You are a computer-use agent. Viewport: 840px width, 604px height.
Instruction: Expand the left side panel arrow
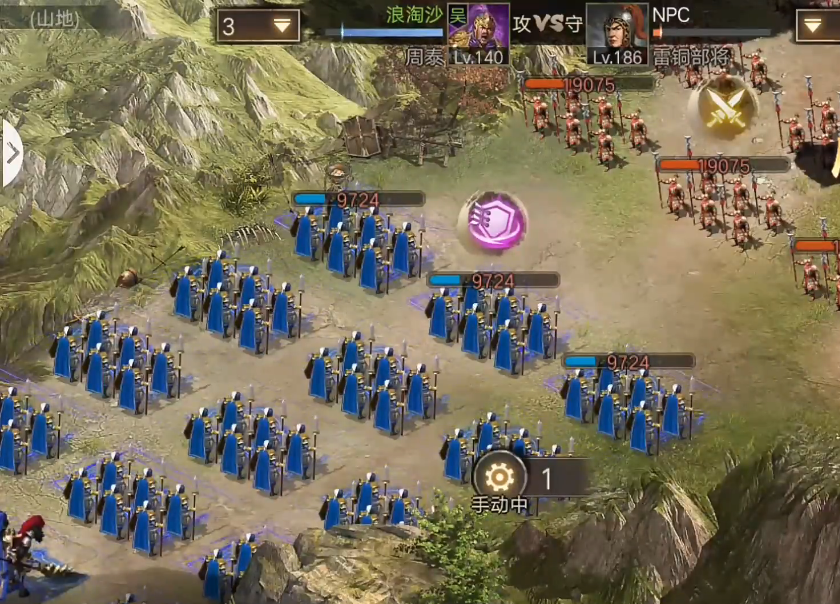[x=12, y=153]
